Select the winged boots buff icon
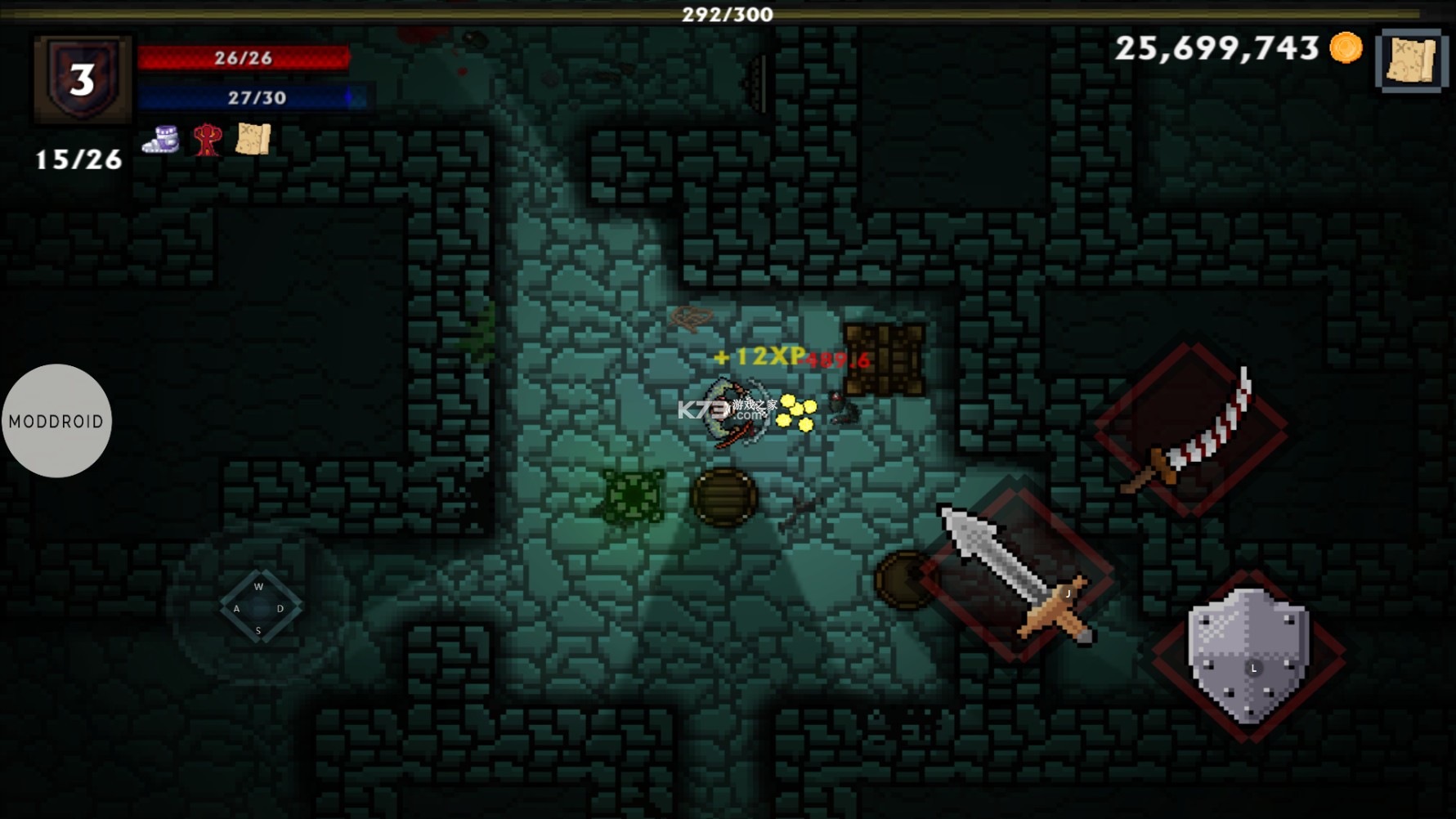Viewport: 1456px width, 819px height. pyautogui.click(x=161, y=140)
